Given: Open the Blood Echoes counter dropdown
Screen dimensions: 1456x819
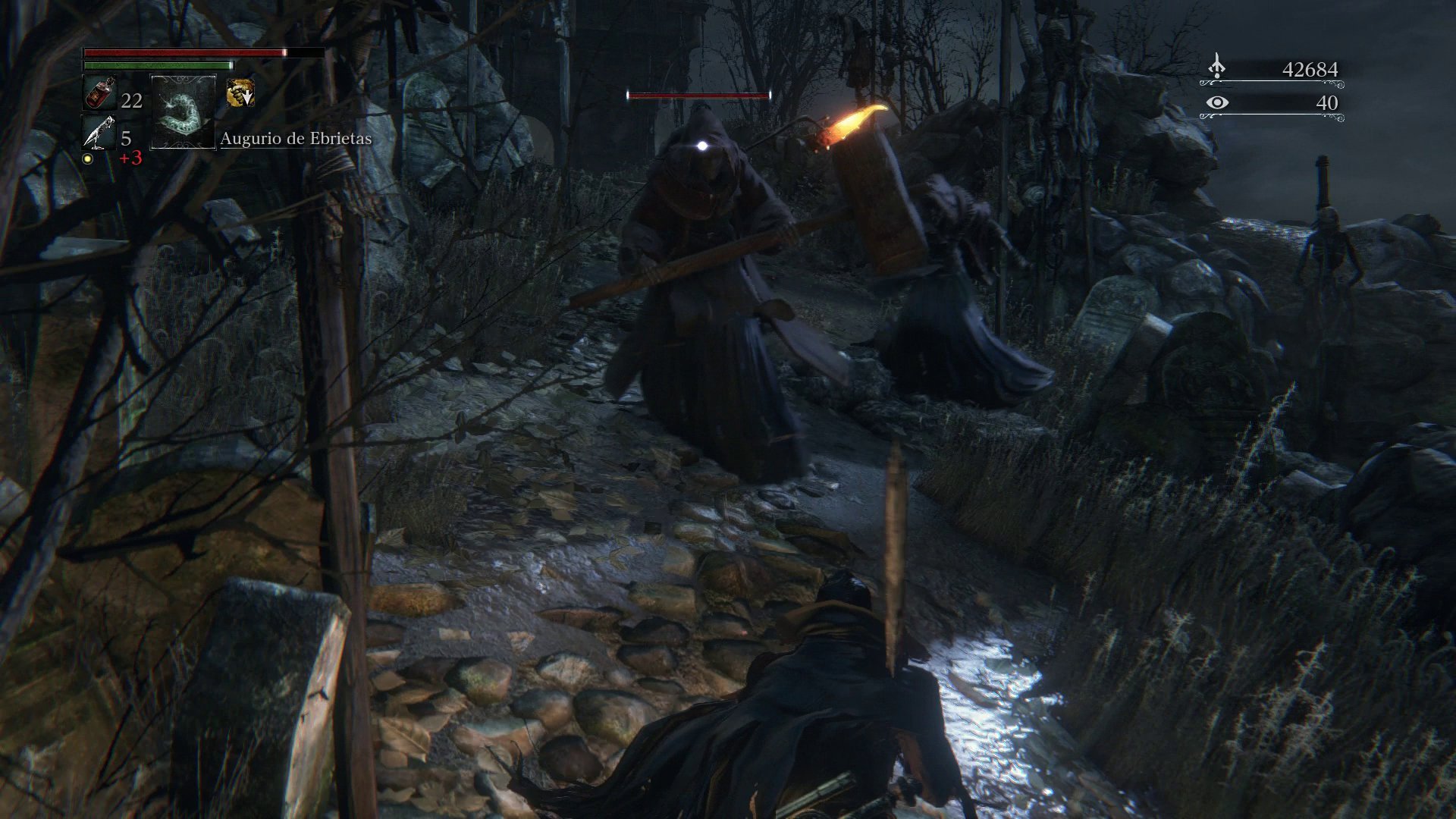Looking at the screenshot, I should pyautogui.click(x=1312, y=68).
